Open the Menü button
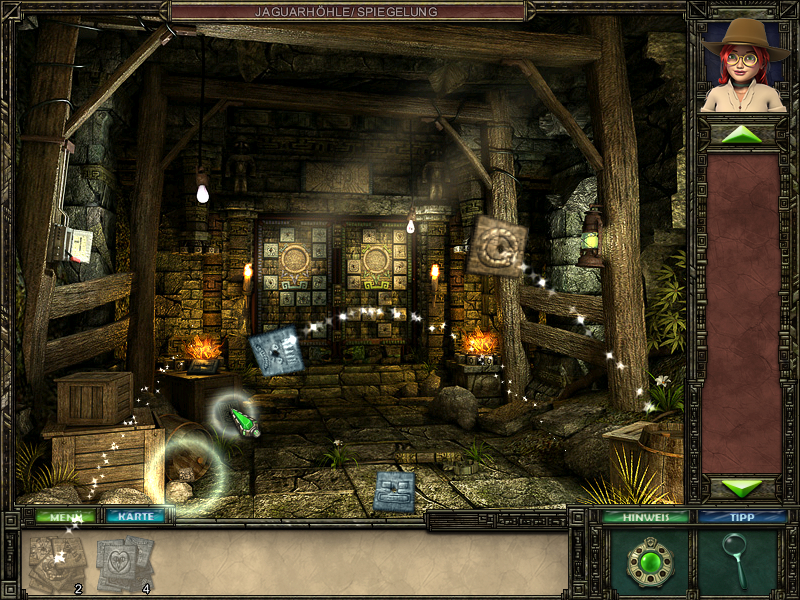800x600 pixels. point(66,517)
